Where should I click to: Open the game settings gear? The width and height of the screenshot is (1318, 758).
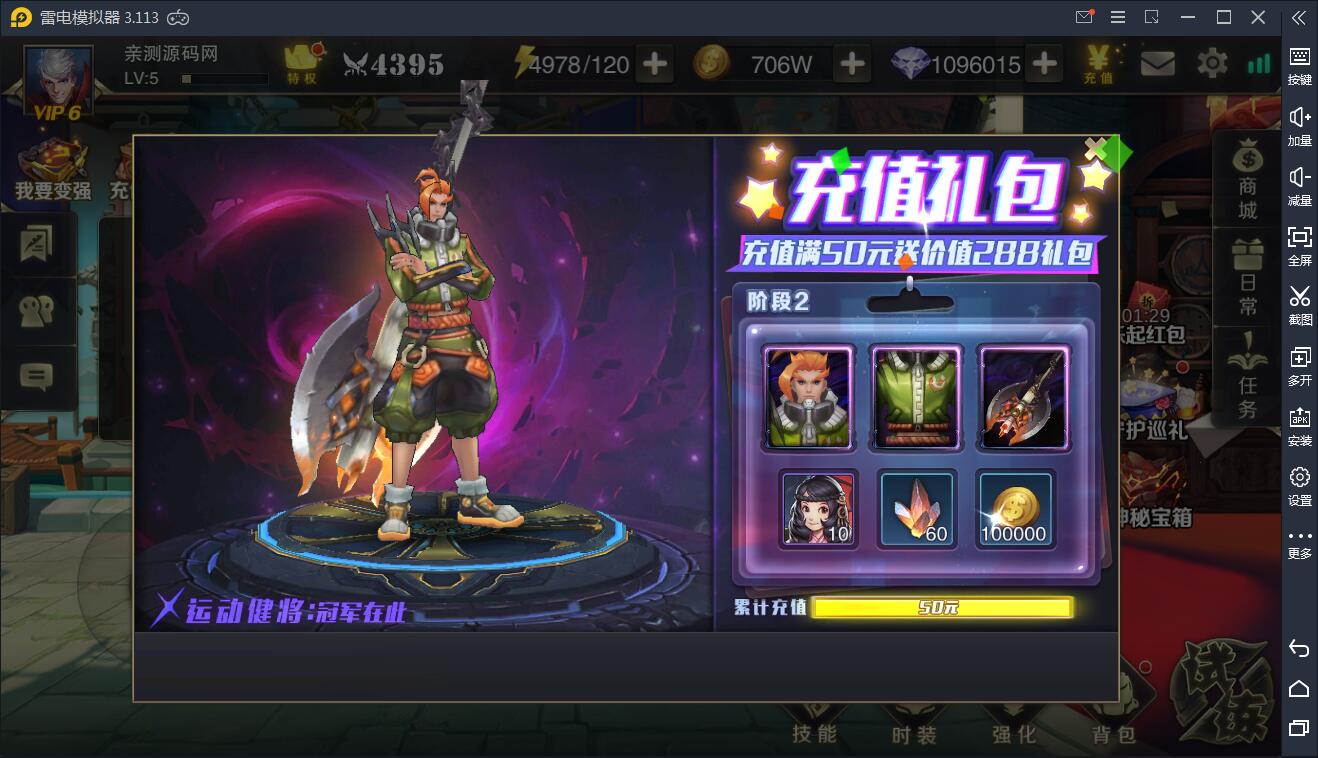pyautogui.click(x=1212, y=62)
